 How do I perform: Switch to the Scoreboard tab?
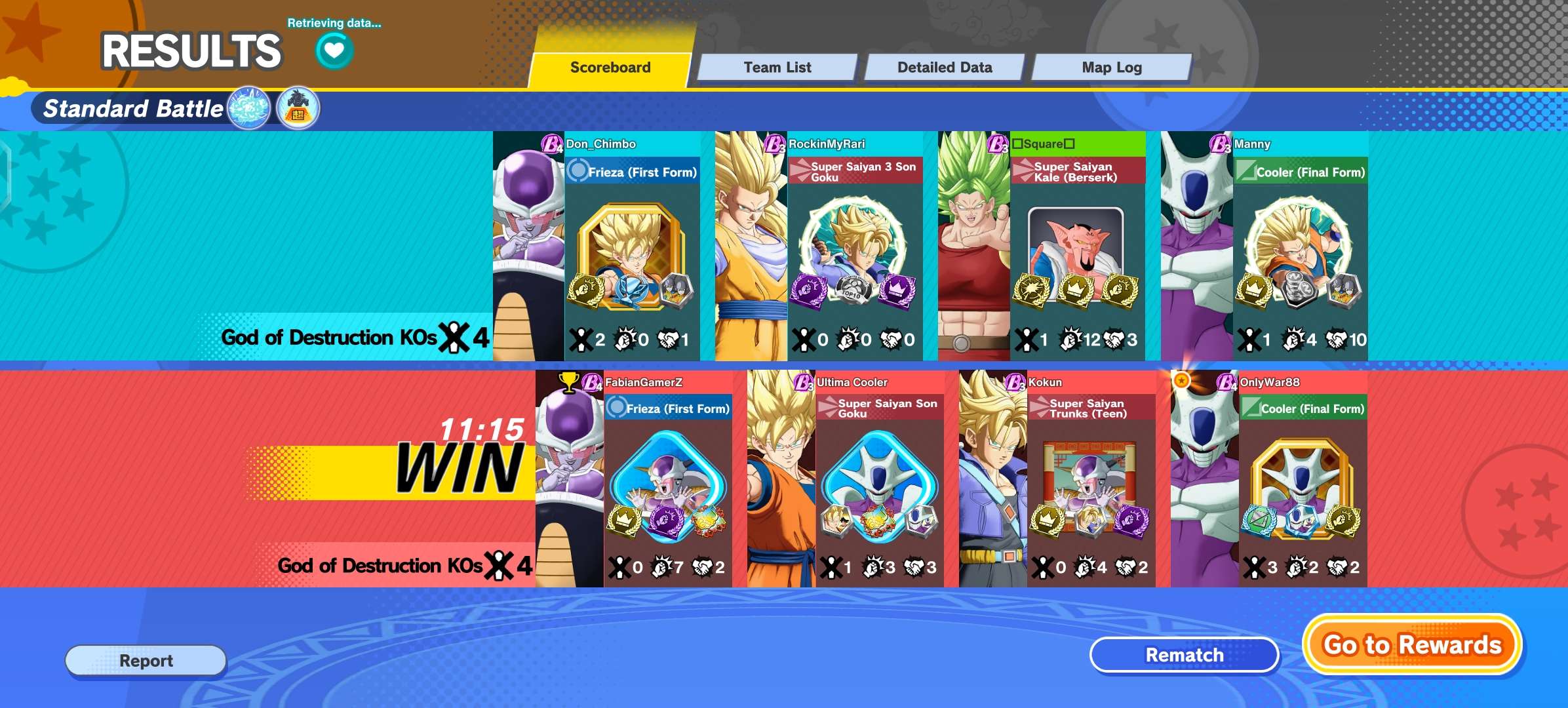(x=610, y=68)
